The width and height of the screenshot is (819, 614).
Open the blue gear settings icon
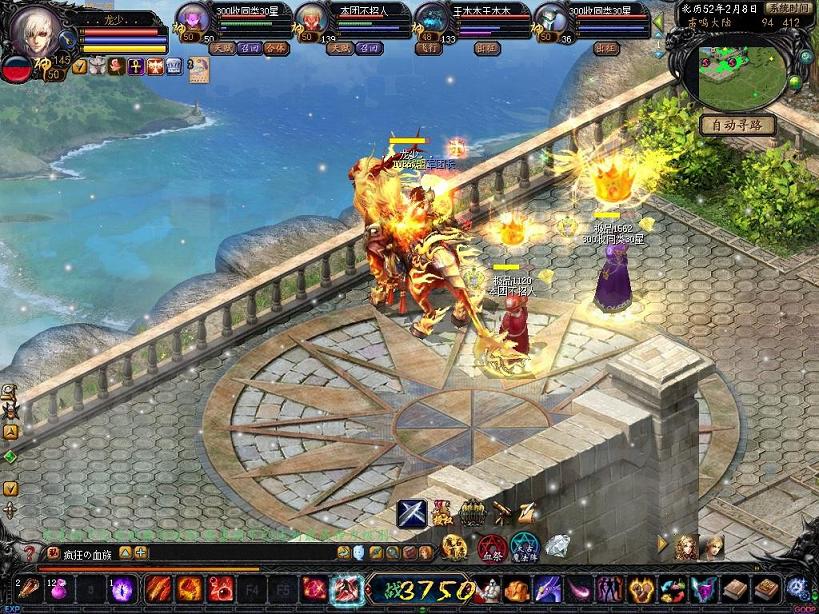tap(797, 589)
